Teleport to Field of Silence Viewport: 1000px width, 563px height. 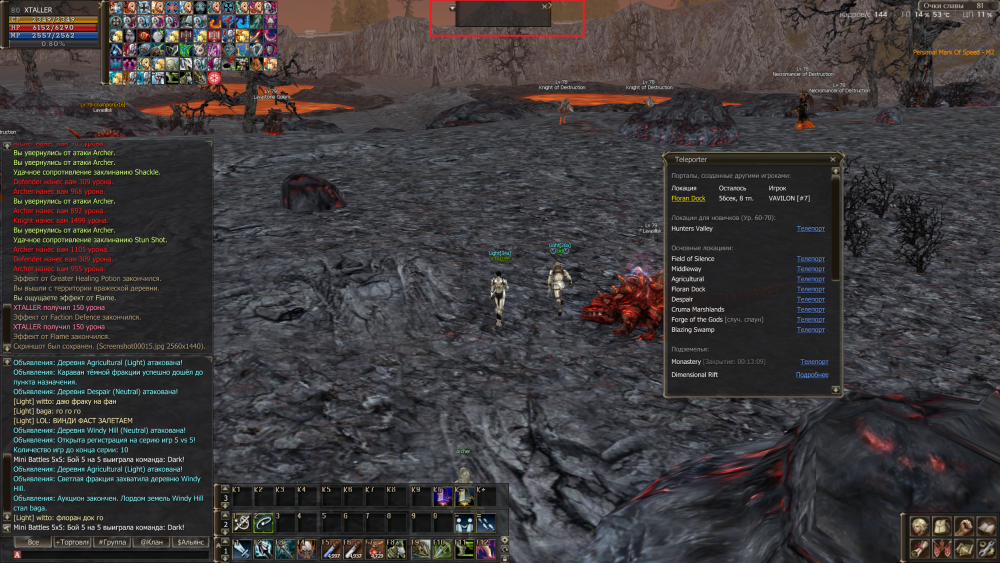point(811,259)
